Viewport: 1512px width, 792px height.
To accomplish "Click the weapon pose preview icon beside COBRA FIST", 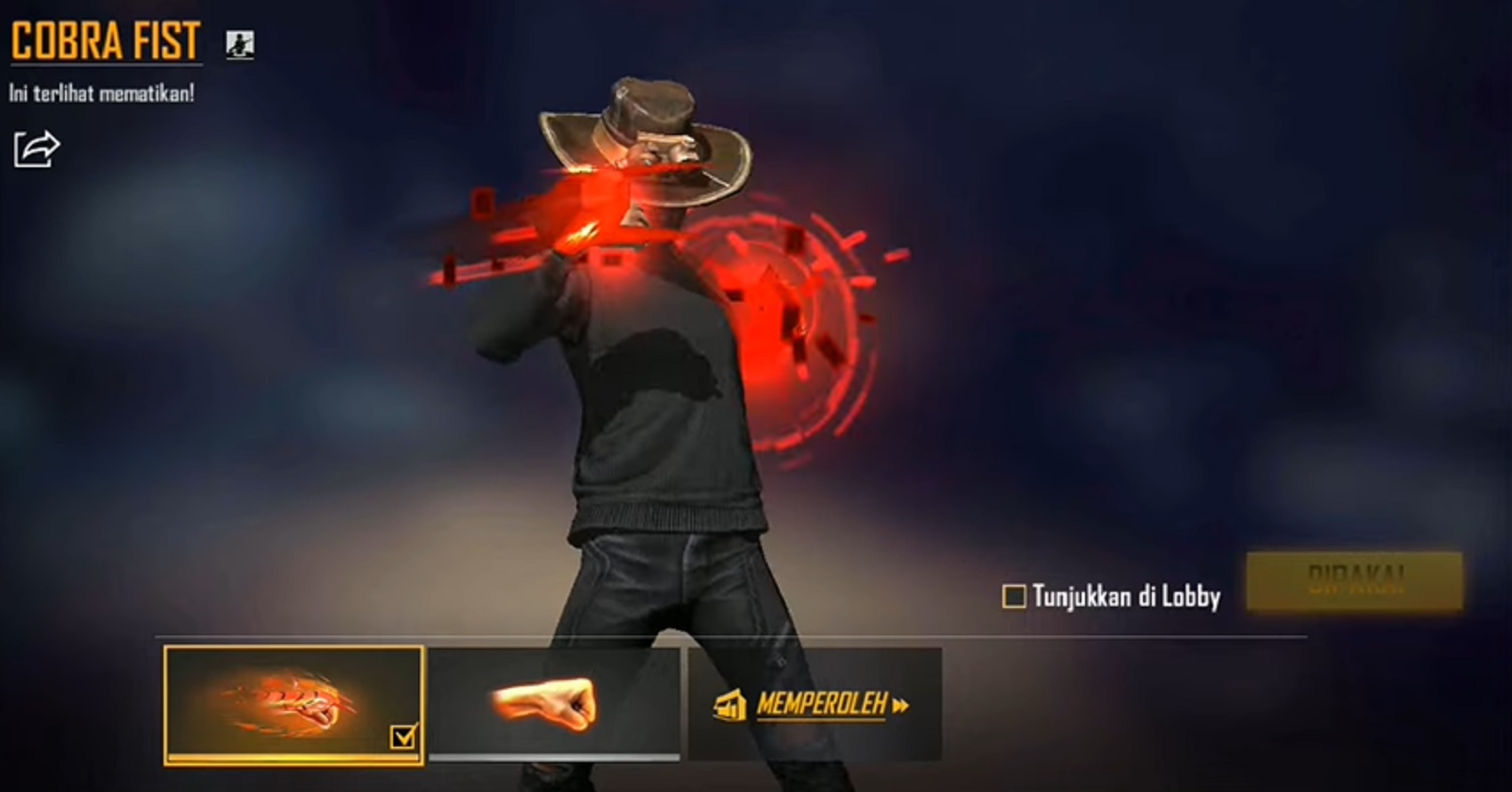I will pos(238,46).
